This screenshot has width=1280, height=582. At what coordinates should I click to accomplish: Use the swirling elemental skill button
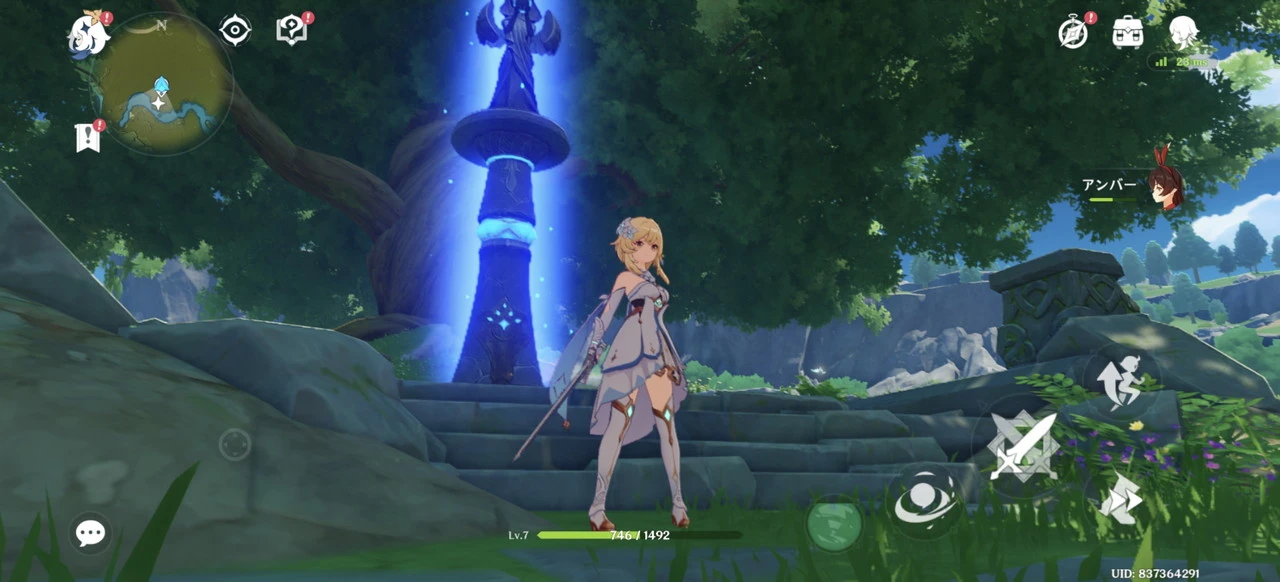pos(922,500)
